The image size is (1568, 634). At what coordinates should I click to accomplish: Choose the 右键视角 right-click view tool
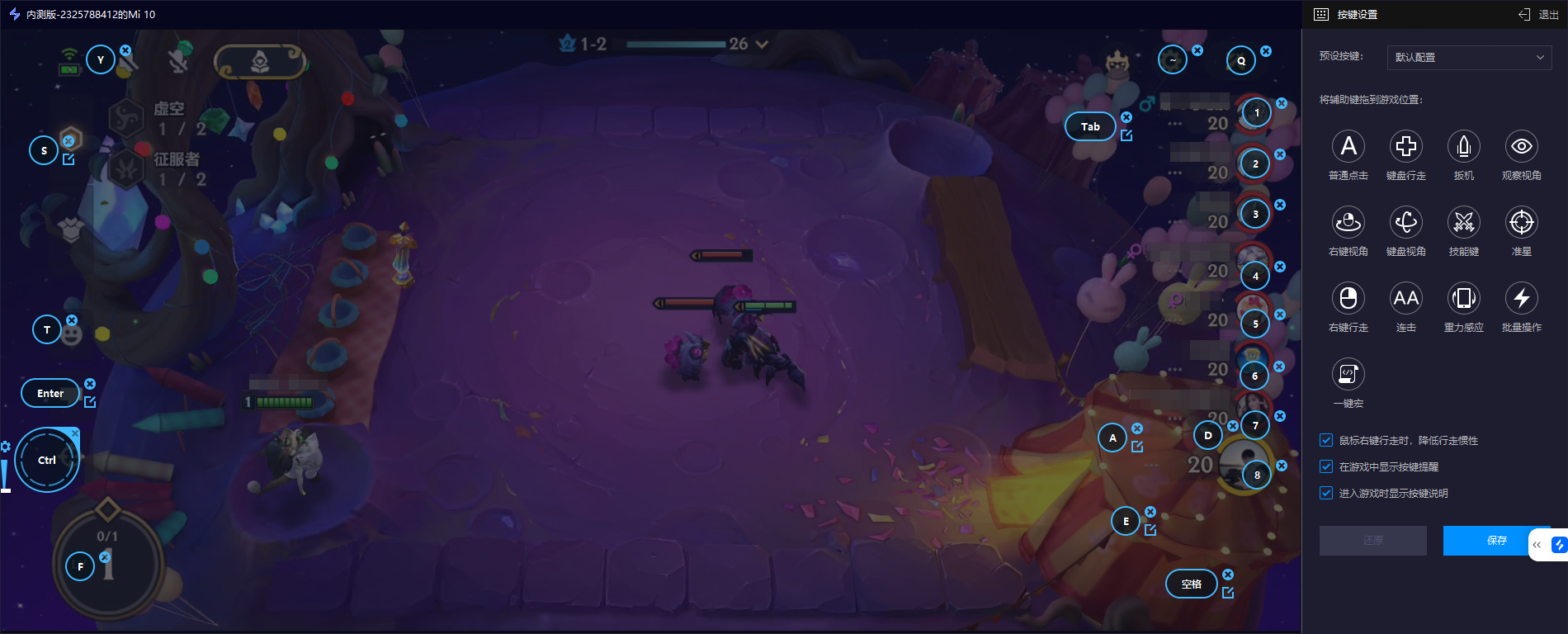click(1348, 223)
